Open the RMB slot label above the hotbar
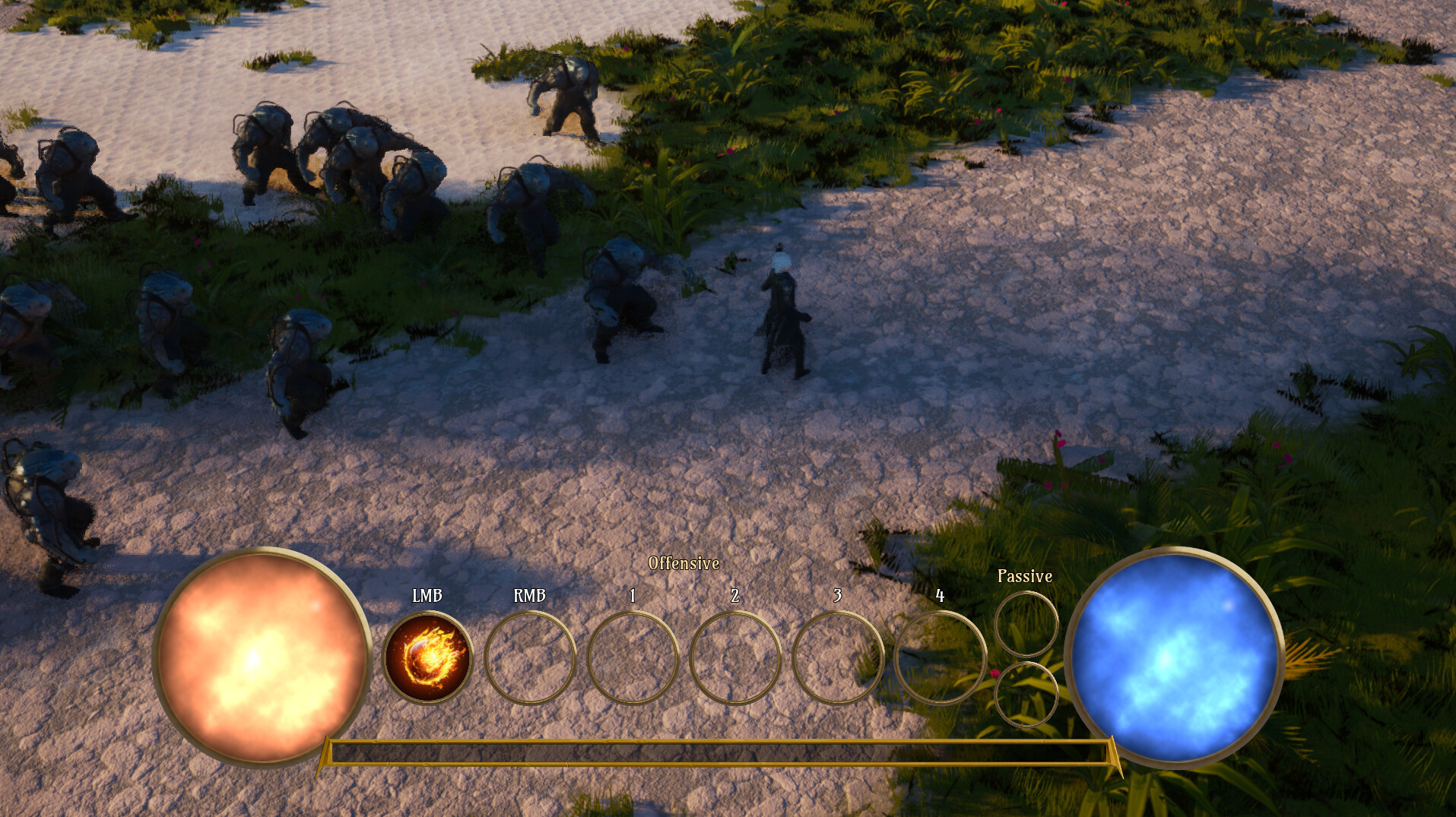Viewport: 1456px width, 817px height. 530,595
